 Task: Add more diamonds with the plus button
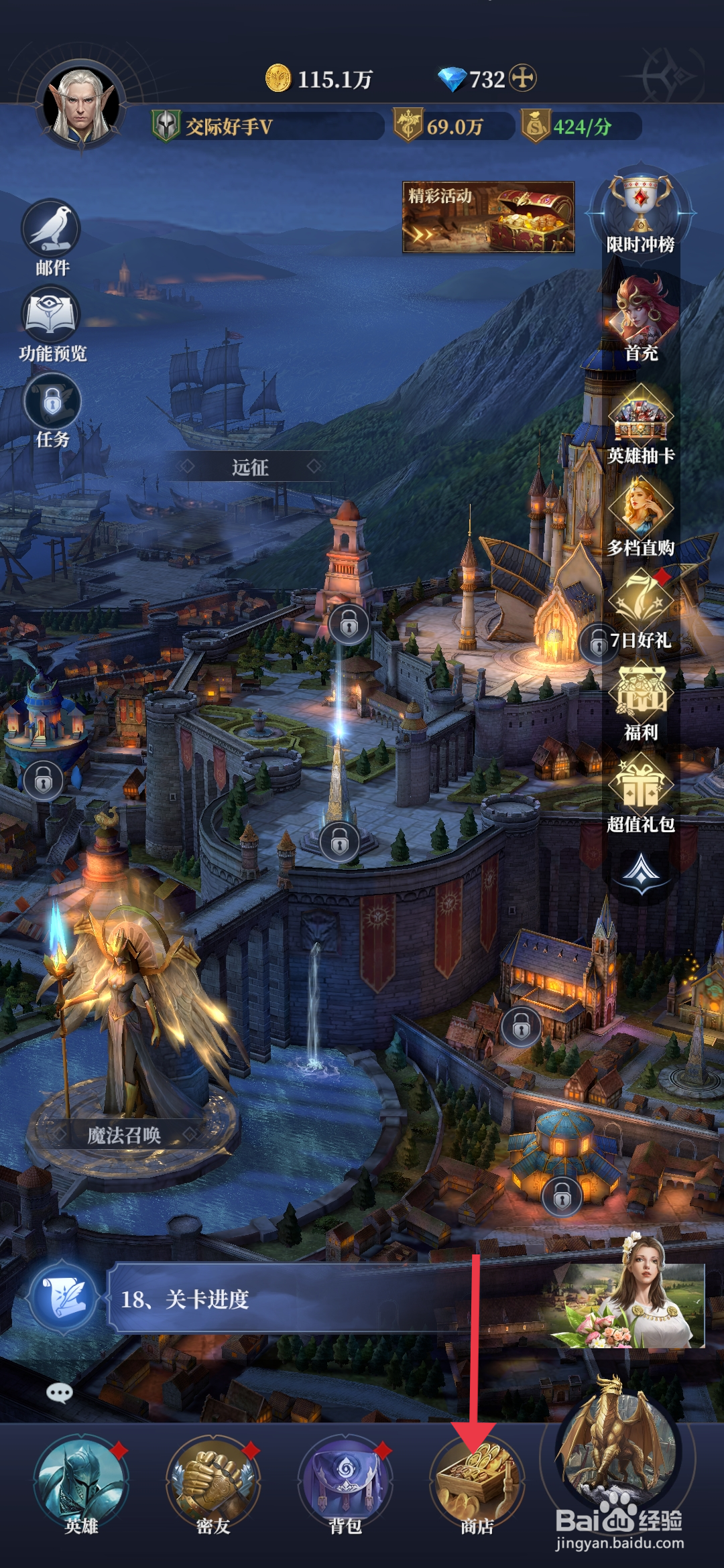523,78
